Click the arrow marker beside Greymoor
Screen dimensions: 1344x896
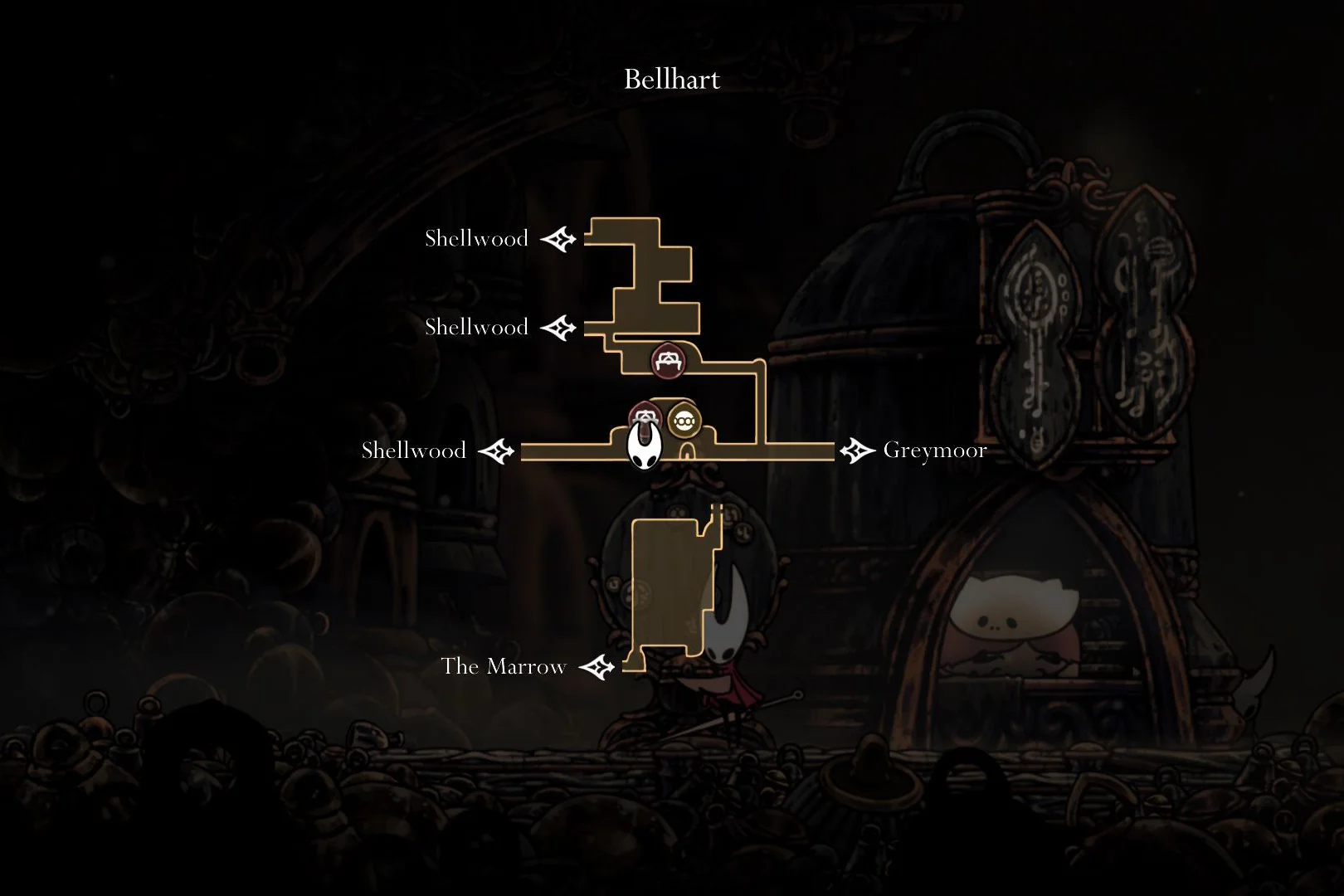(857, 451)
